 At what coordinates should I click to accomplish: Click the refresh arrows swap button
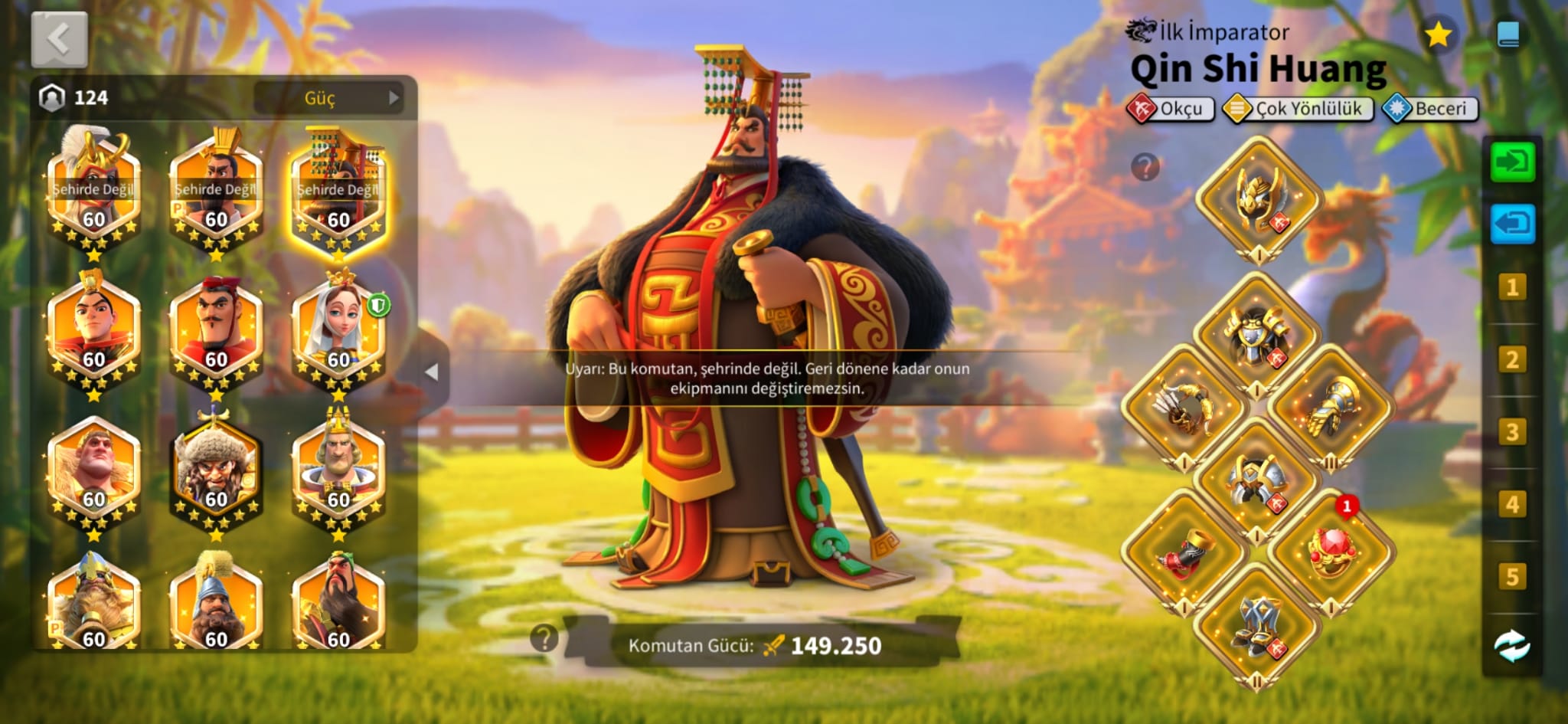pos(1512,646)
